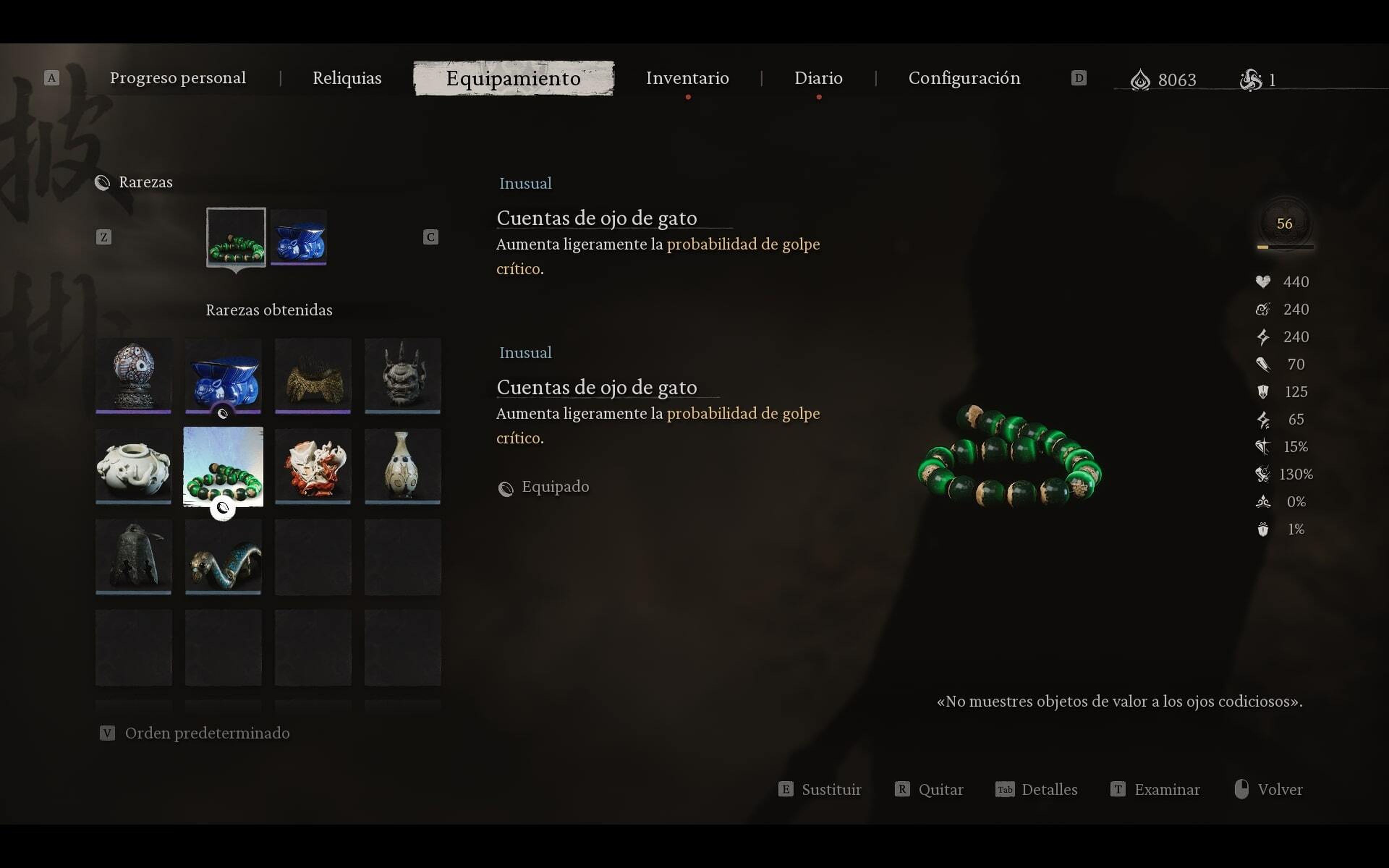Select the white ceramic jar curio

(x=133, y=465)
